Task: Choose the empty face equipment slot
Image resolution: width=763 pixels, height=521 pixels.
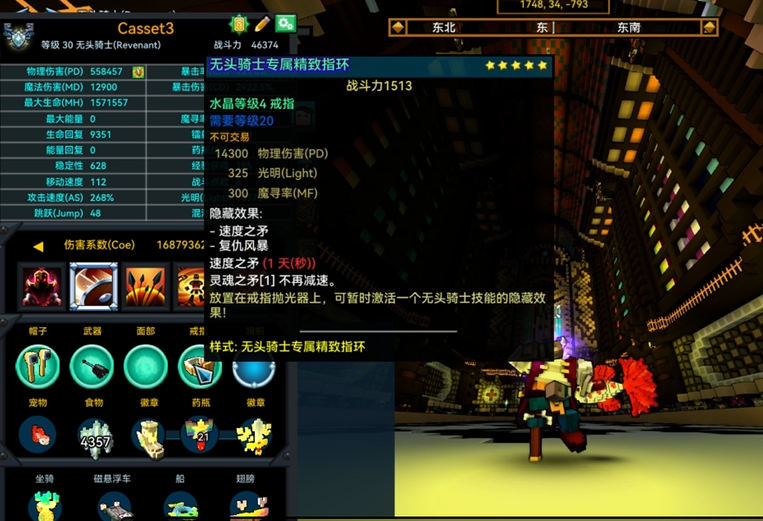Action: (145, 366)
